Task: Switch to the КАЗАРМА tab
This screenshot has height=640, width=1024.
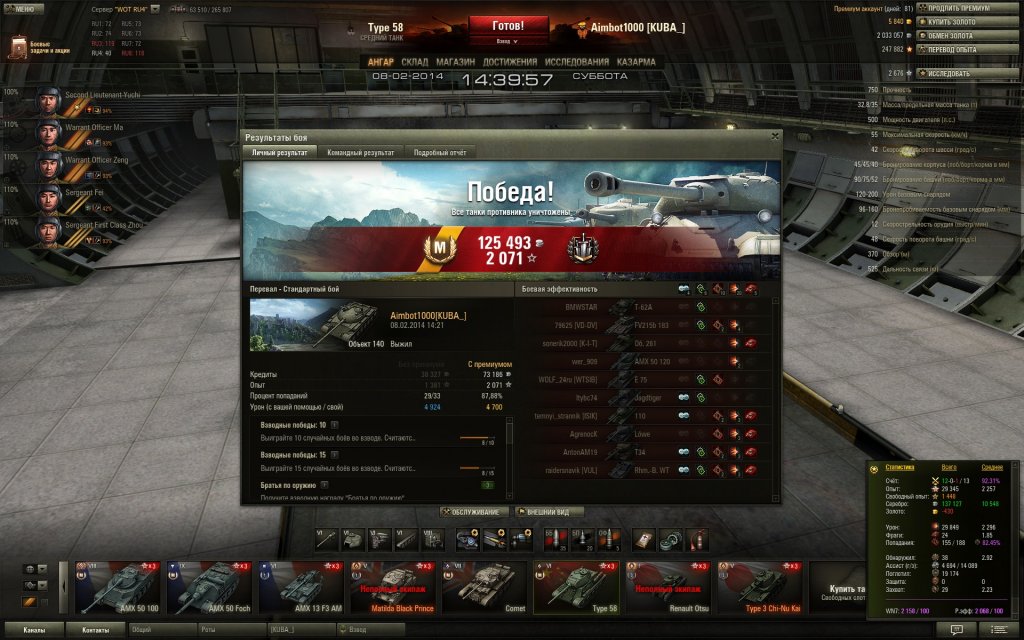Action: (636, 62)
